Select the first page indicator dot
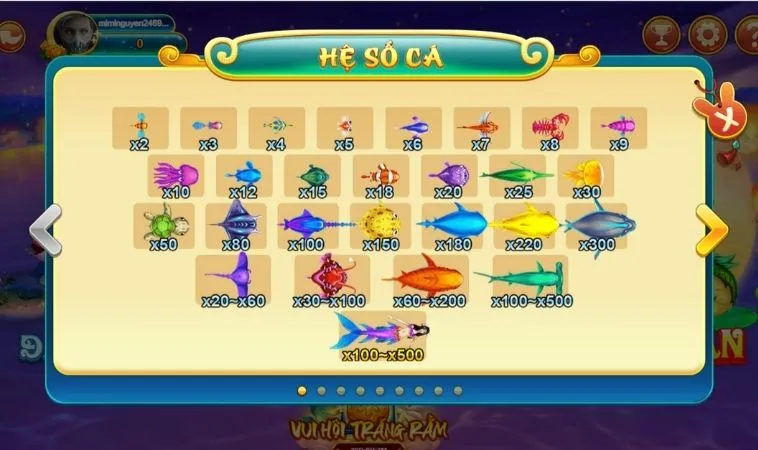Viewport: 758px width, 450px height. click(x=301, y=391)
